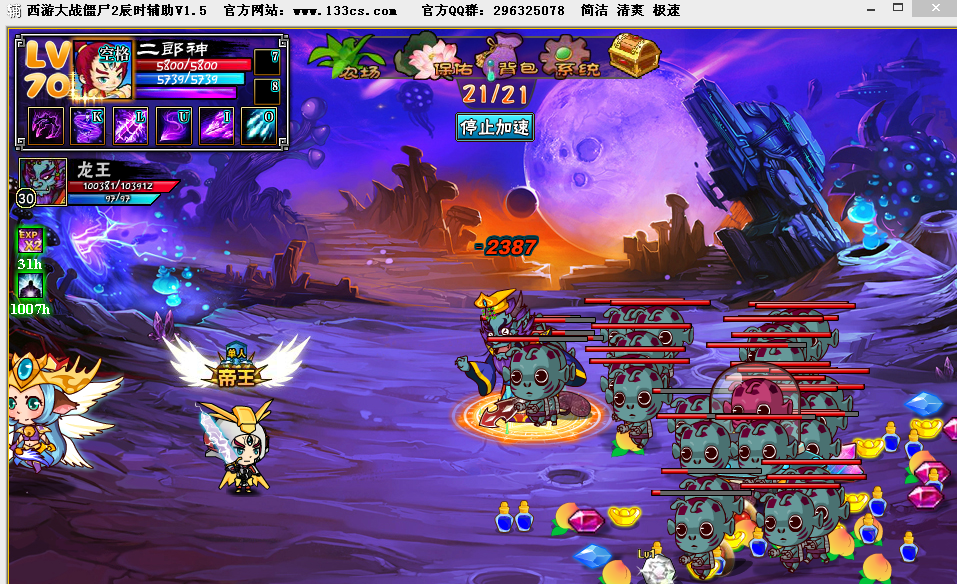Open the 农场 farm menu
957x584 pixels.
point(350,58)
